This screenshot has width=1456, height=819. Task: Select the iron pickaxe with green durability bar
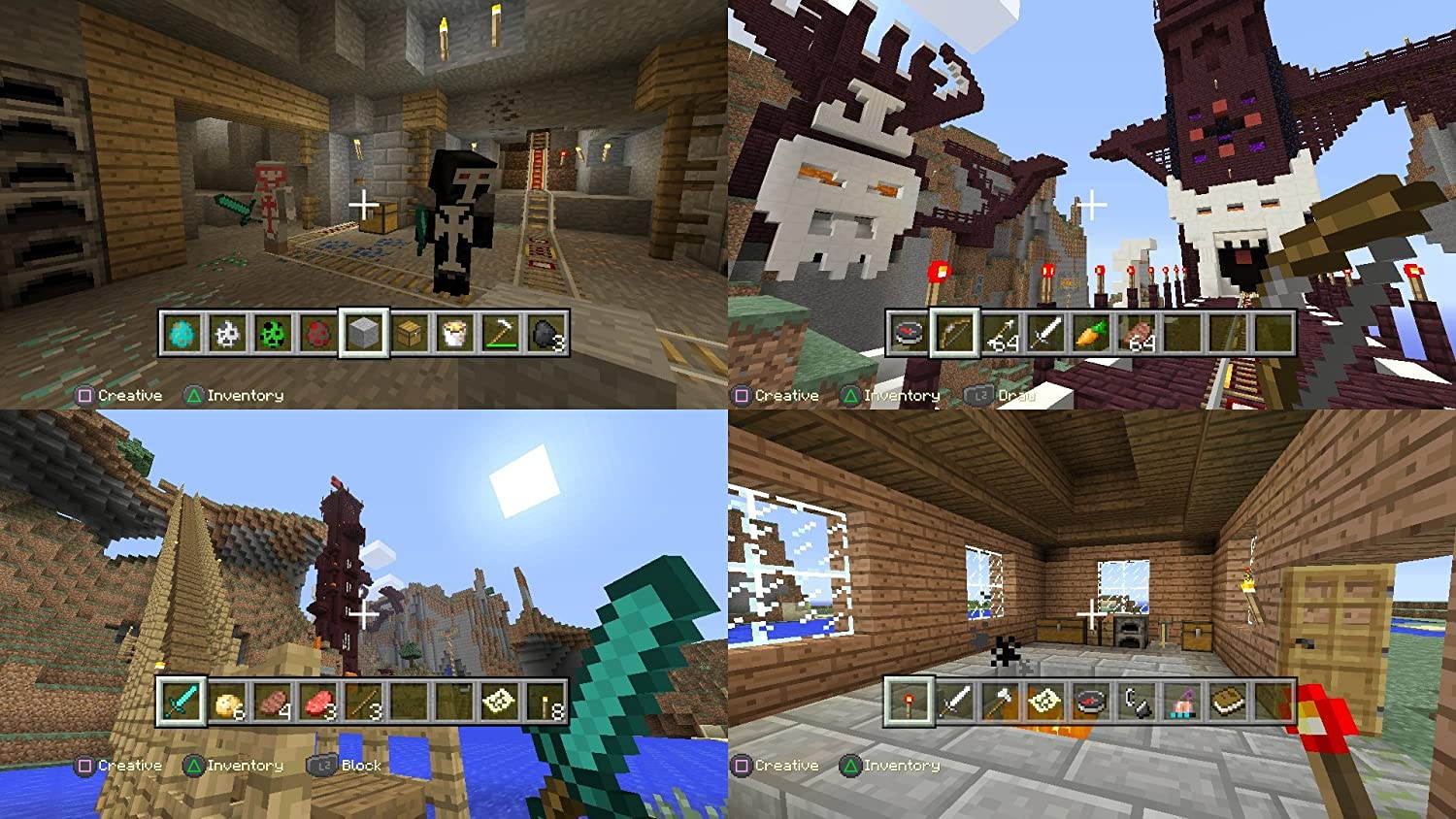(x=503, y=336)
